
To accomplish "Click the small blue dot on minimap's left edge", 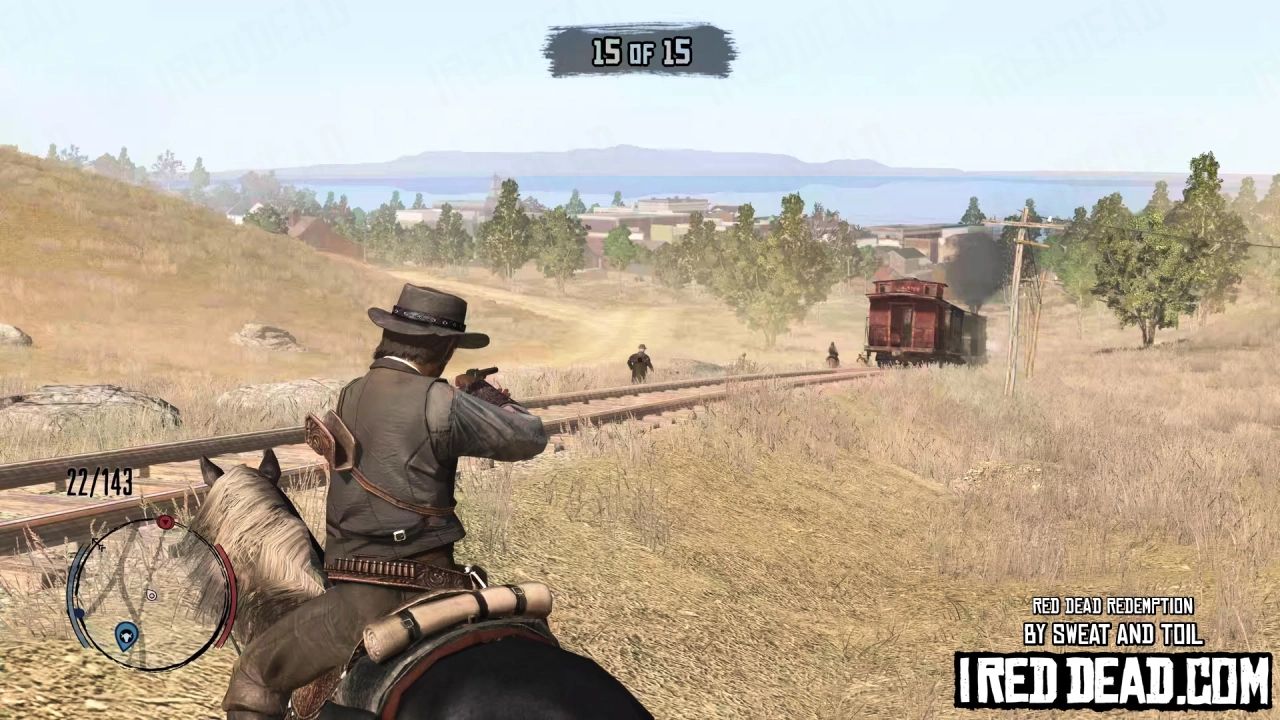I will coord(80,613).
